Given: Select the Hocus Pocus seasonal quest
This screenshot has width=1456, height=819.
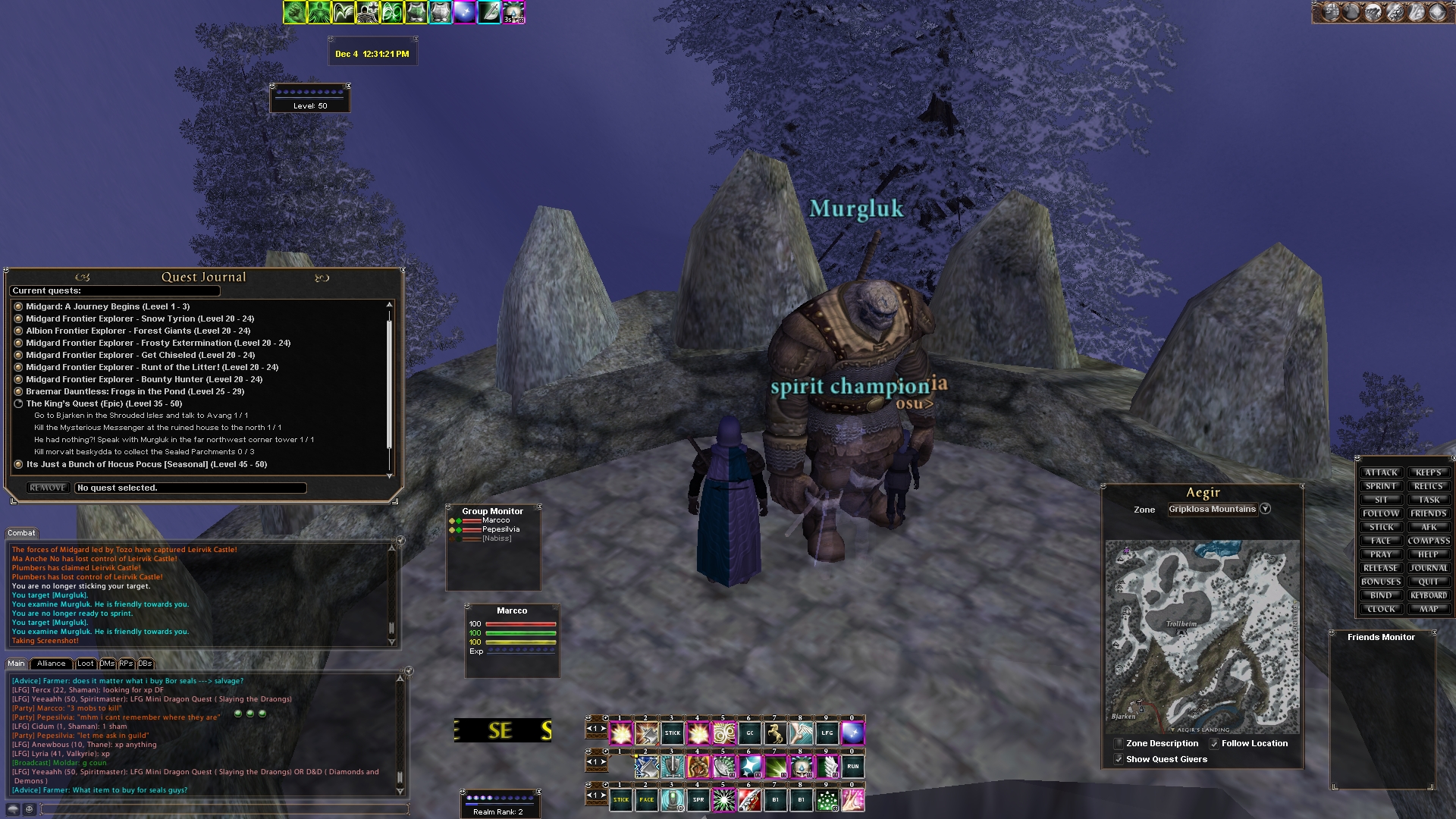Looking at the screenshot, I should pyautogui.click(x=146, y=464).
